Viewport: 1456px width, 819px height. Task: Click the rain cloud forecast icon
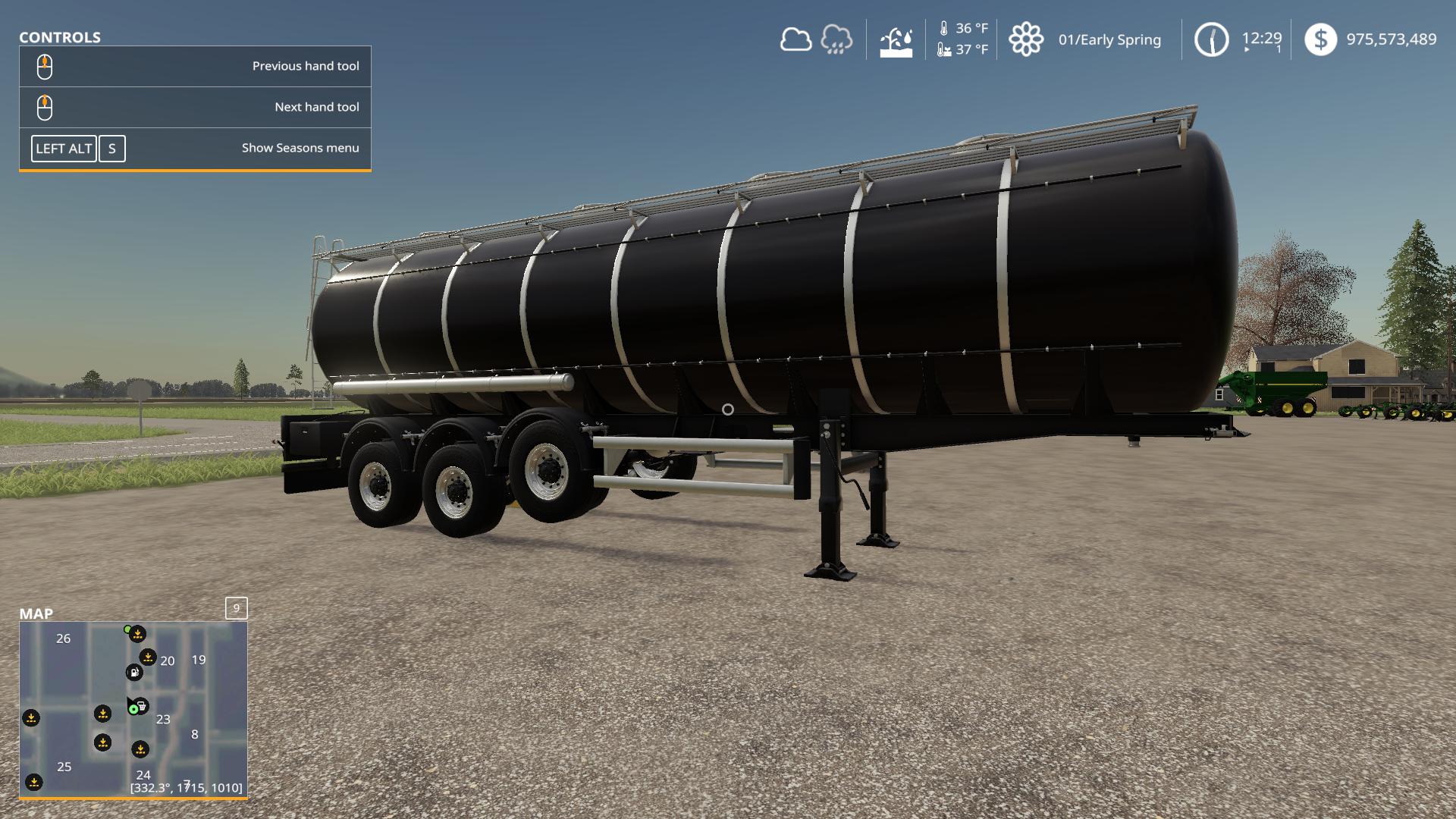[836, 39]
